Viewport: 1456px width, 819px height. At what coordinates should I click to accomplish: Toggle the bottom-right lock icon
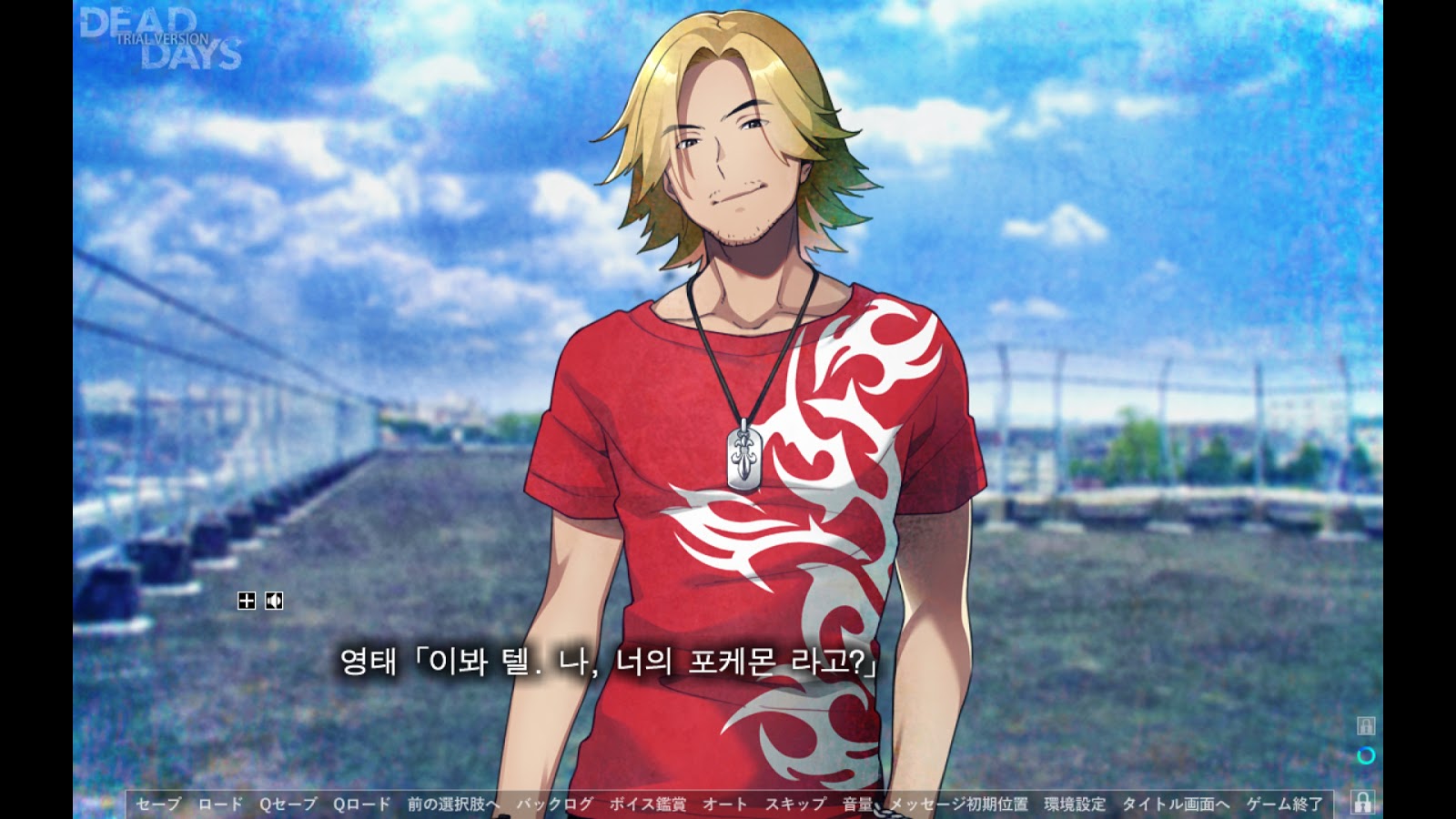tap(1363, 804)
